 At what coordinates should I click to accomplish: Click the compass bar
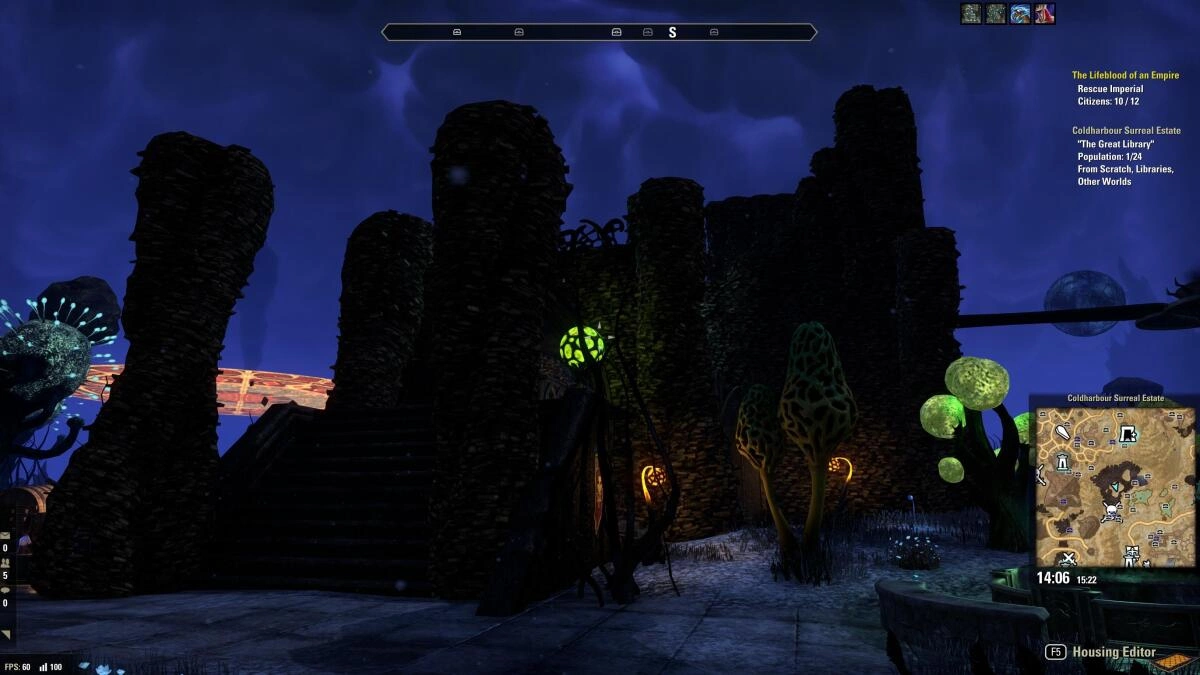pyautogui.click(x=599, y=32)
